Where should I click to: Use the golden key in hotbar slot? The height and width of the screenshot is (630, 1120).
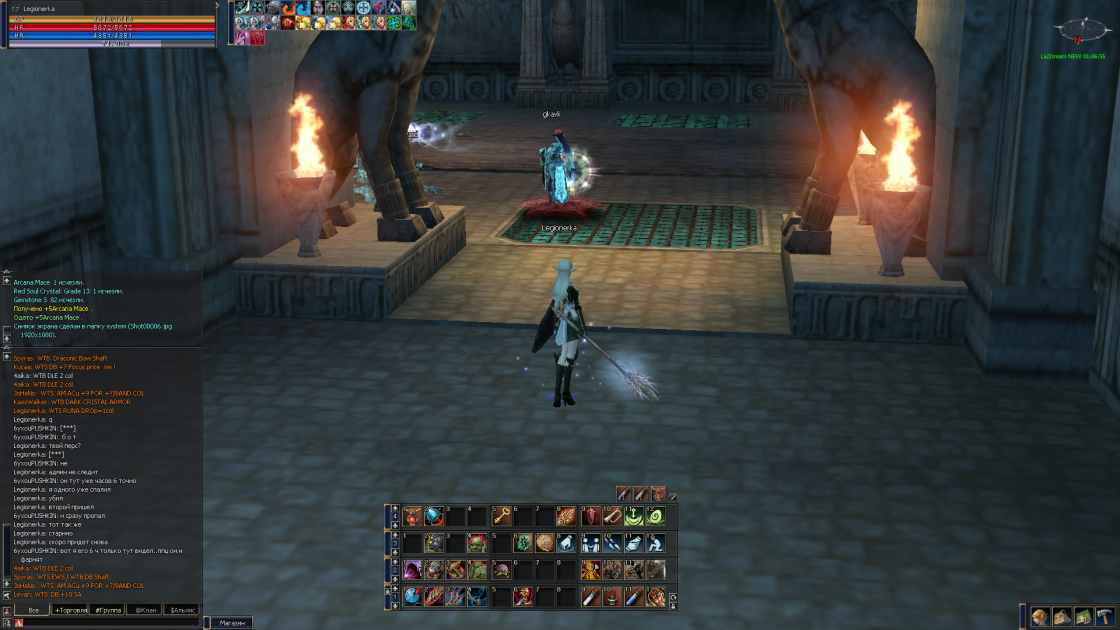point(500,516)
